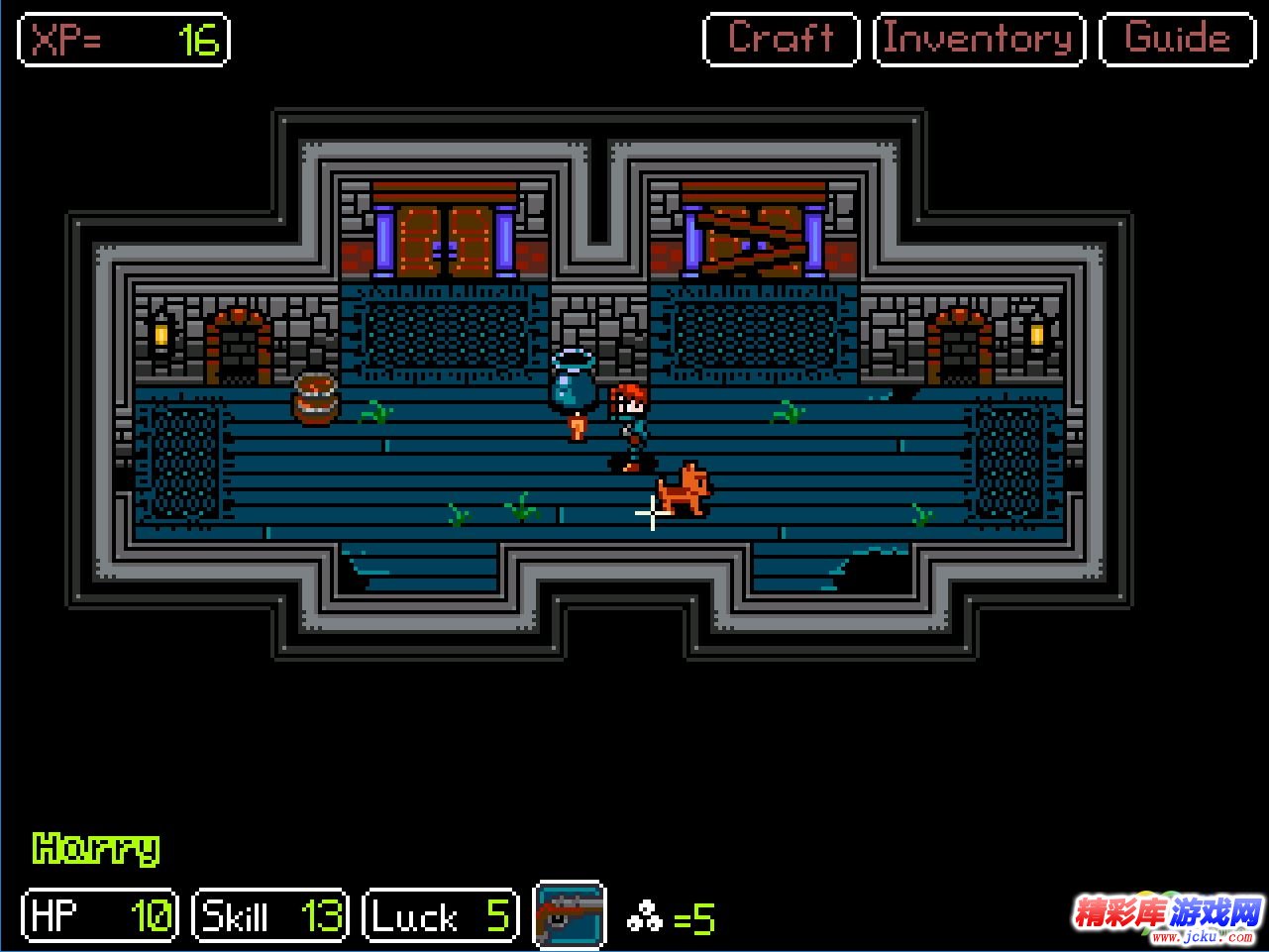
Task: Show the Guide screen
Action: pos(1177,40)
